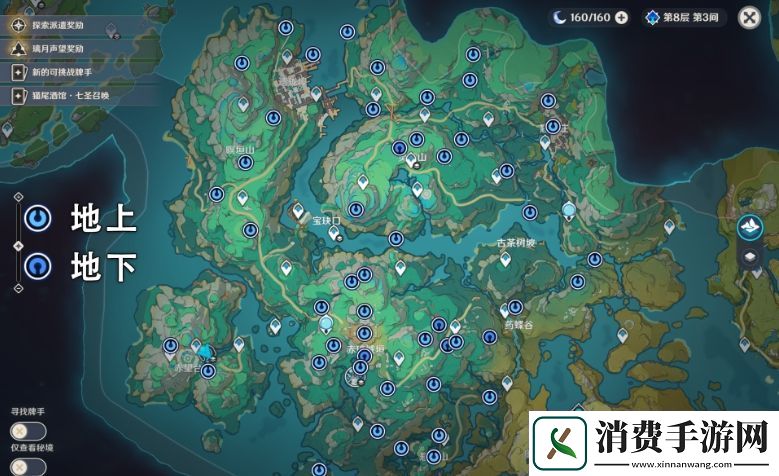Click the bottom diamond of the zoom slider
Image resolution: width=779 pixels, height=476 pixels.
click(18, 288)
